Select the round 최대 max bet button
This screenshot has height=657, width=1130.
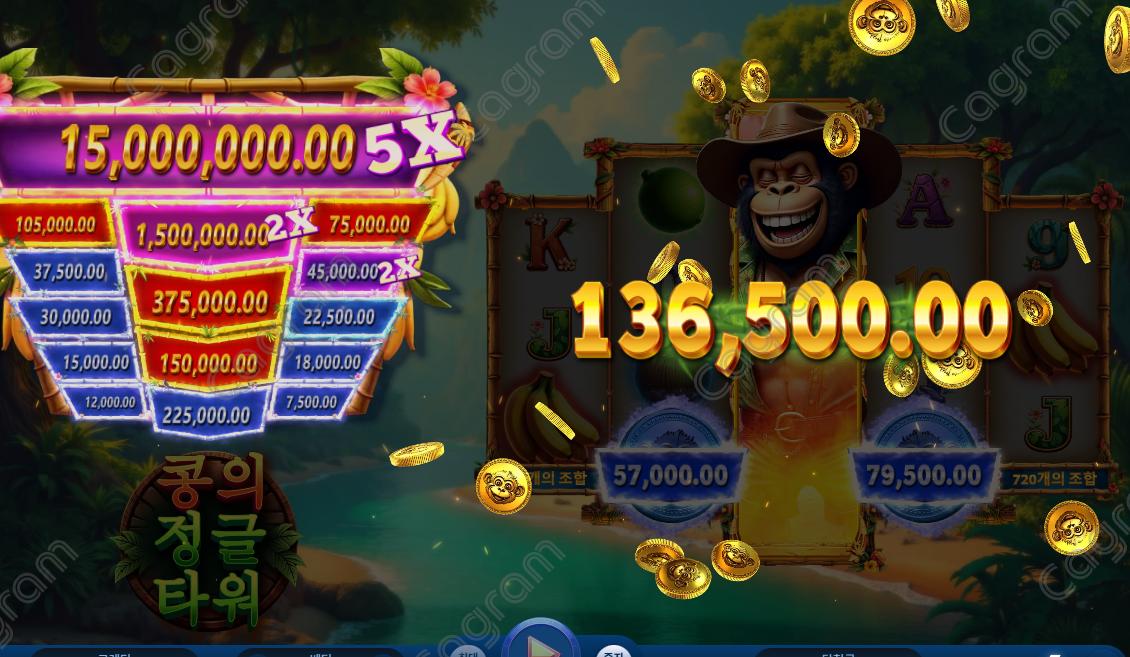tap(466, 651)
